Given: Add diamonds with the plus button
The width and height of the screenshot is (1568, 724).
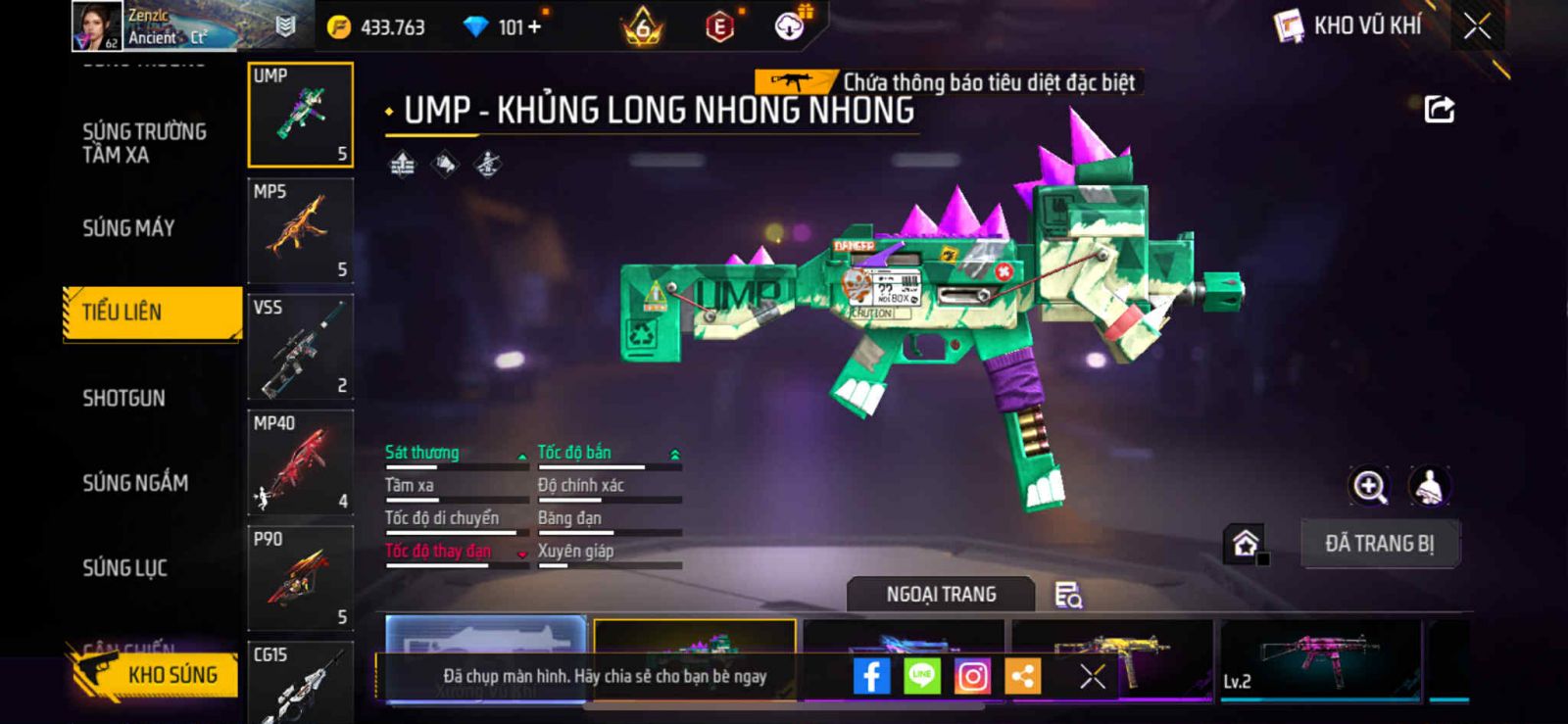Looking at the screenshot, I should click(534, 26).
